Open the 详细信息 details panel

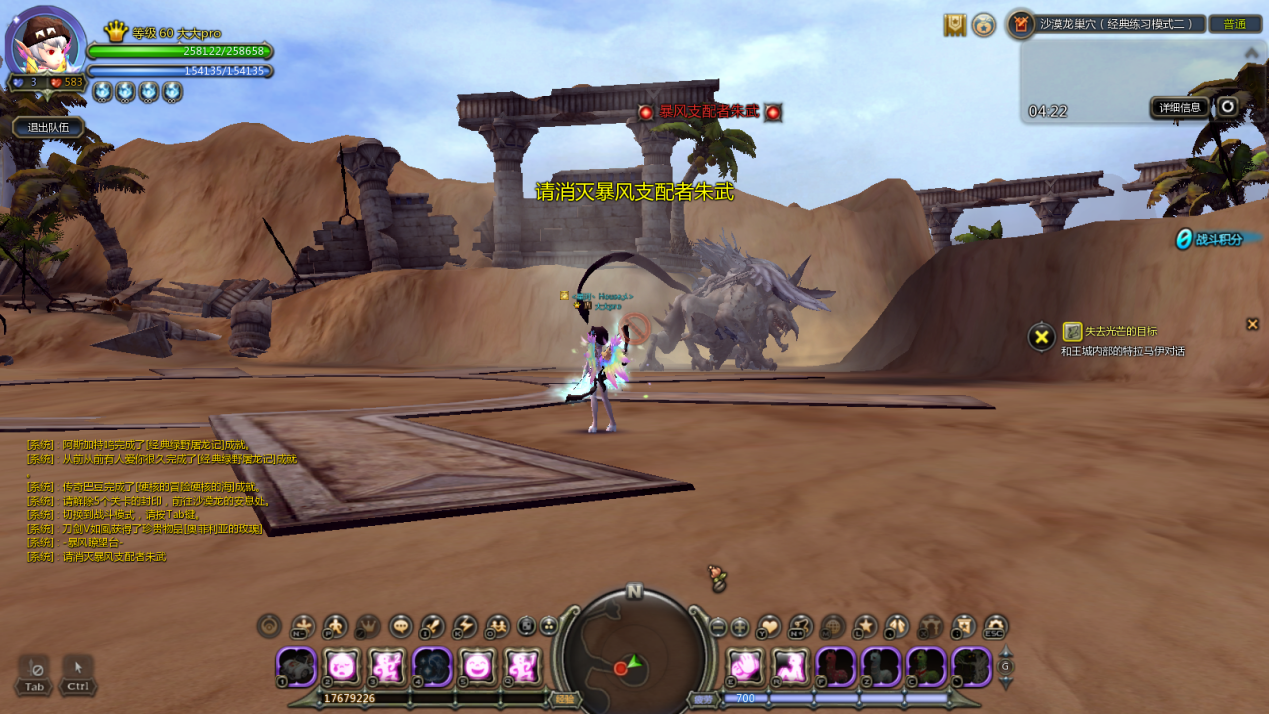(x=1180, y=108)
